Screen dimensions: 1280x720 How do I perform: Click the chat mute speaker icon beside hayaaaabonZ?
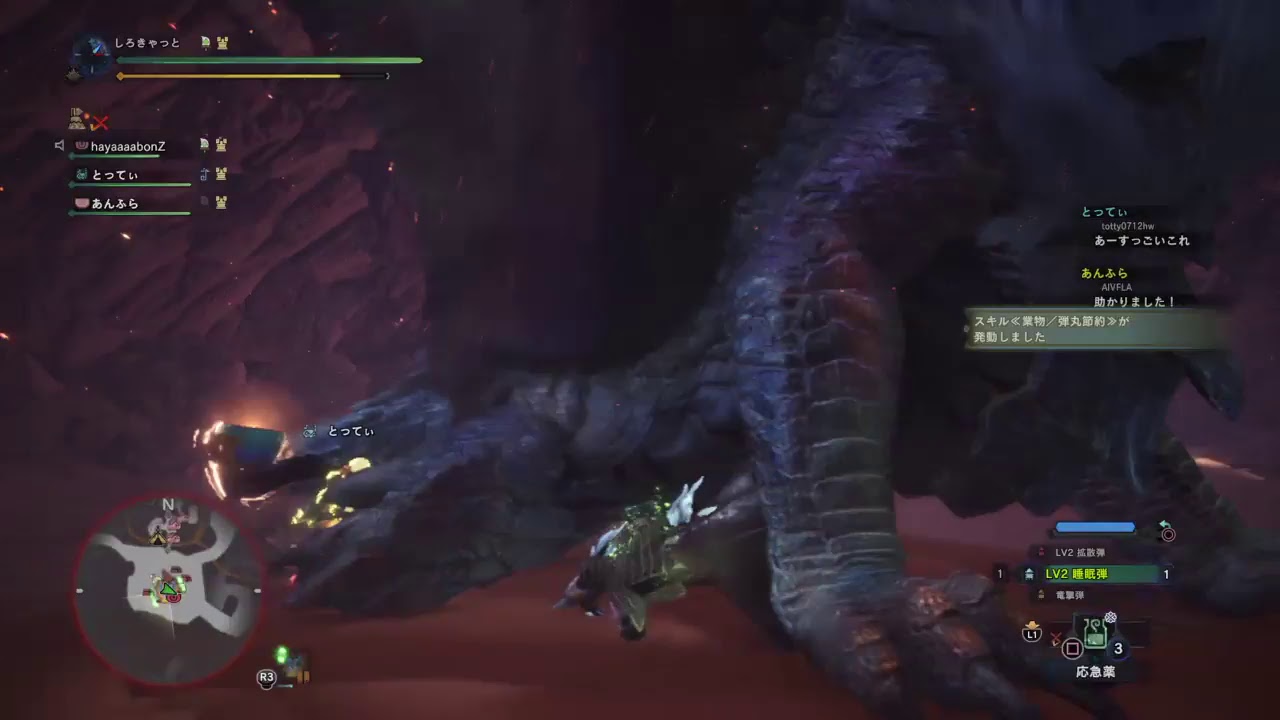(x=62, y=144)
